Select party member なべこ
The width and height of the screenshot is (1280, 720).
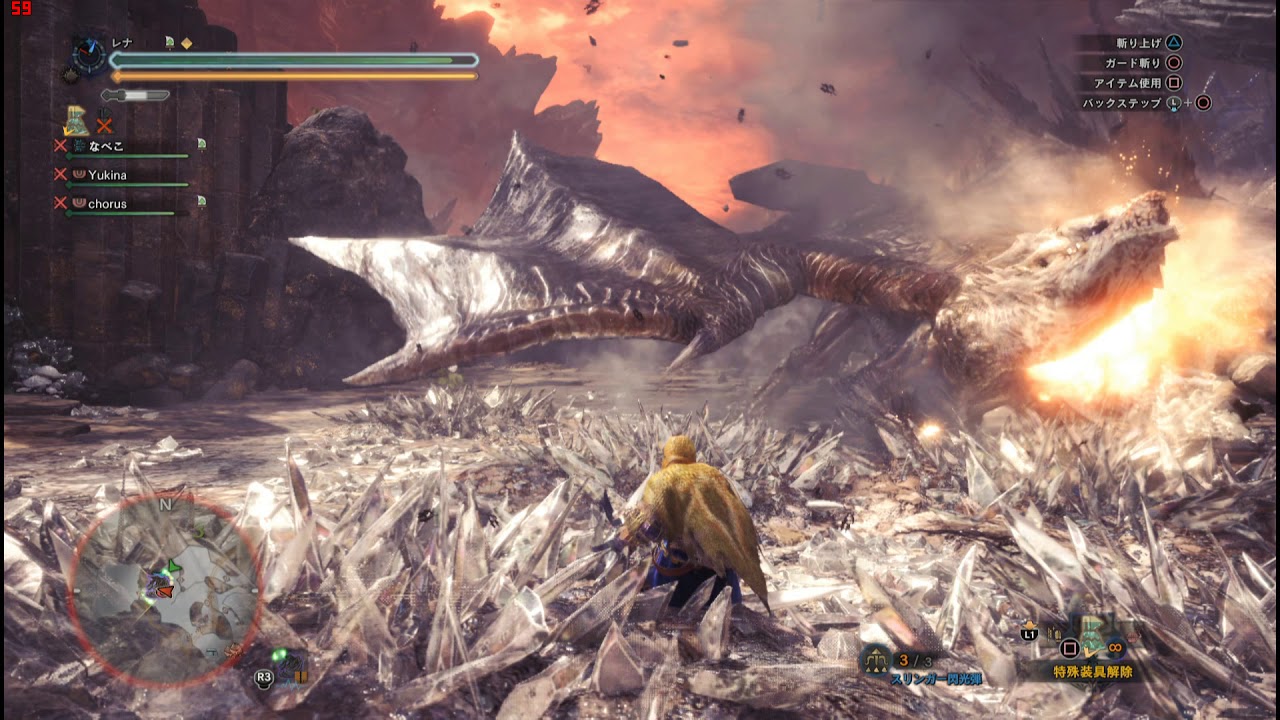(107, 146)
